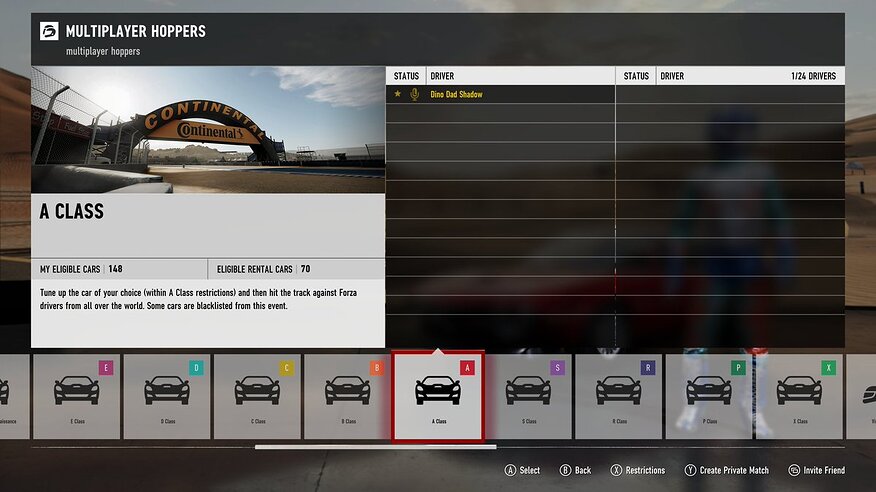Choose the R Class hopper tile

[619, 396]
